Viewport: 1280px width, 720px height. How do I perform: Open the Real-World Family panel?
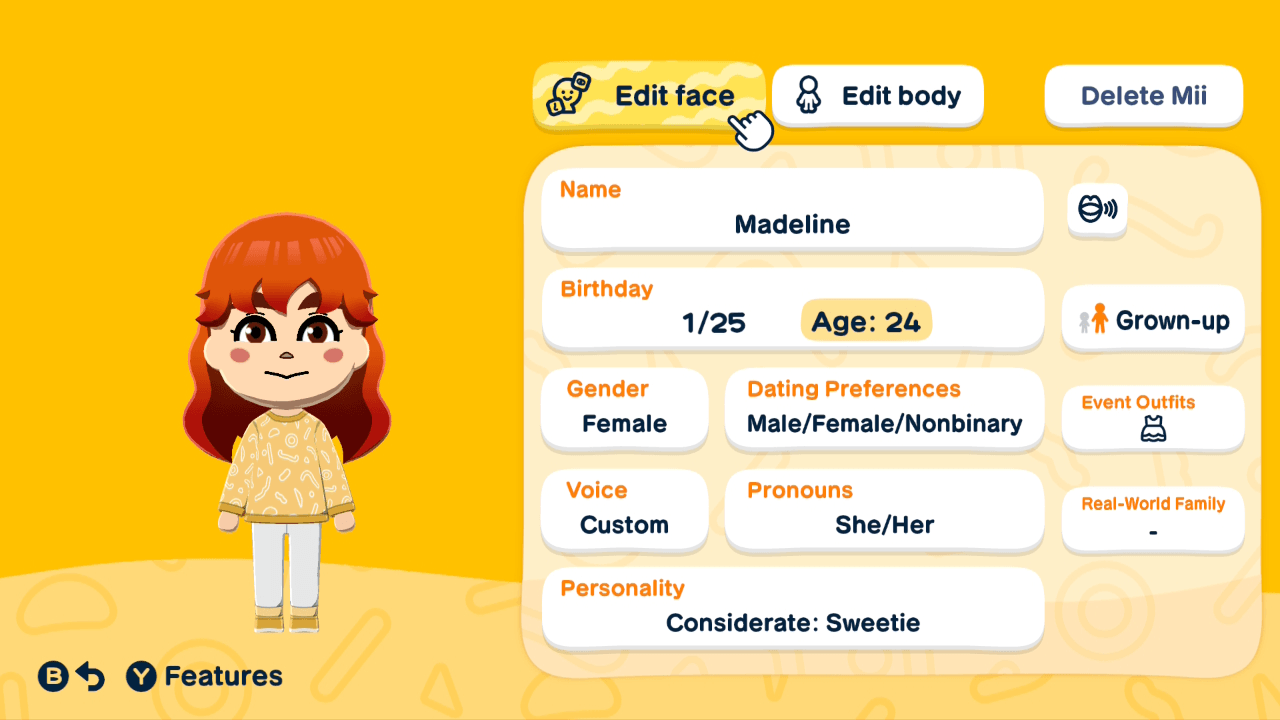1152,518
